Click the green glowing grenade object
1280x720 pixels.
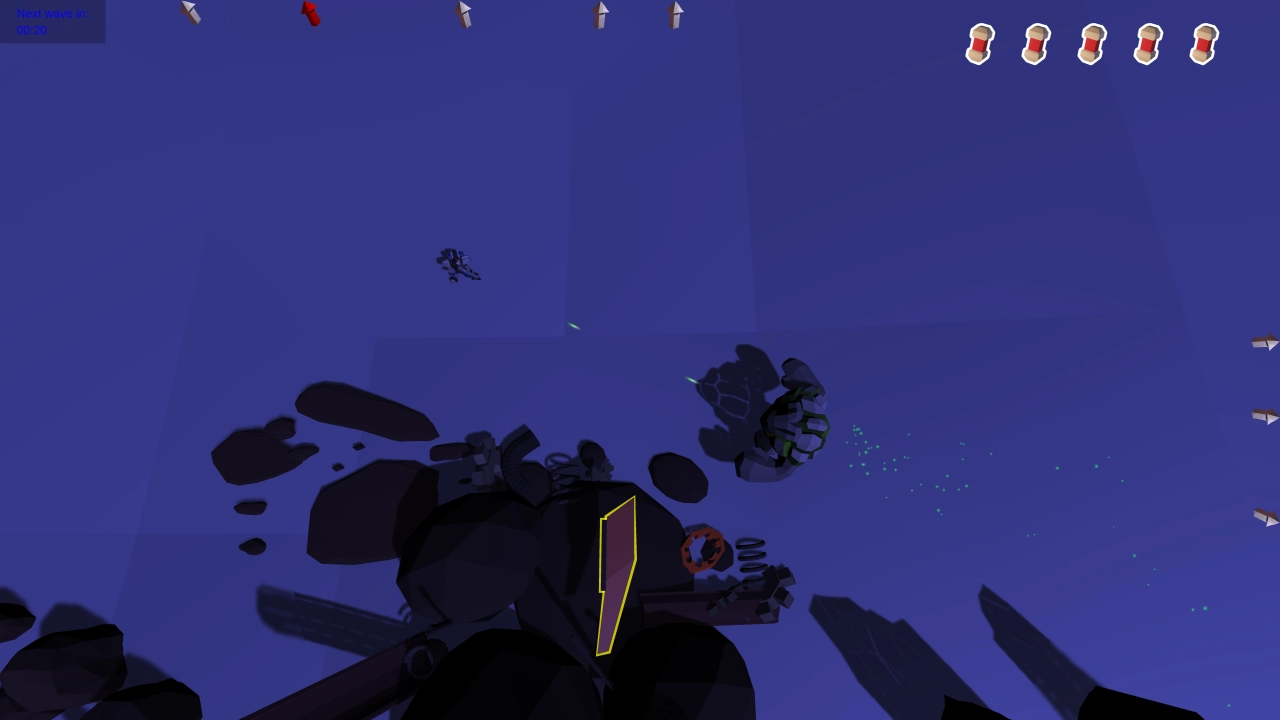click(x=793, y=425)
